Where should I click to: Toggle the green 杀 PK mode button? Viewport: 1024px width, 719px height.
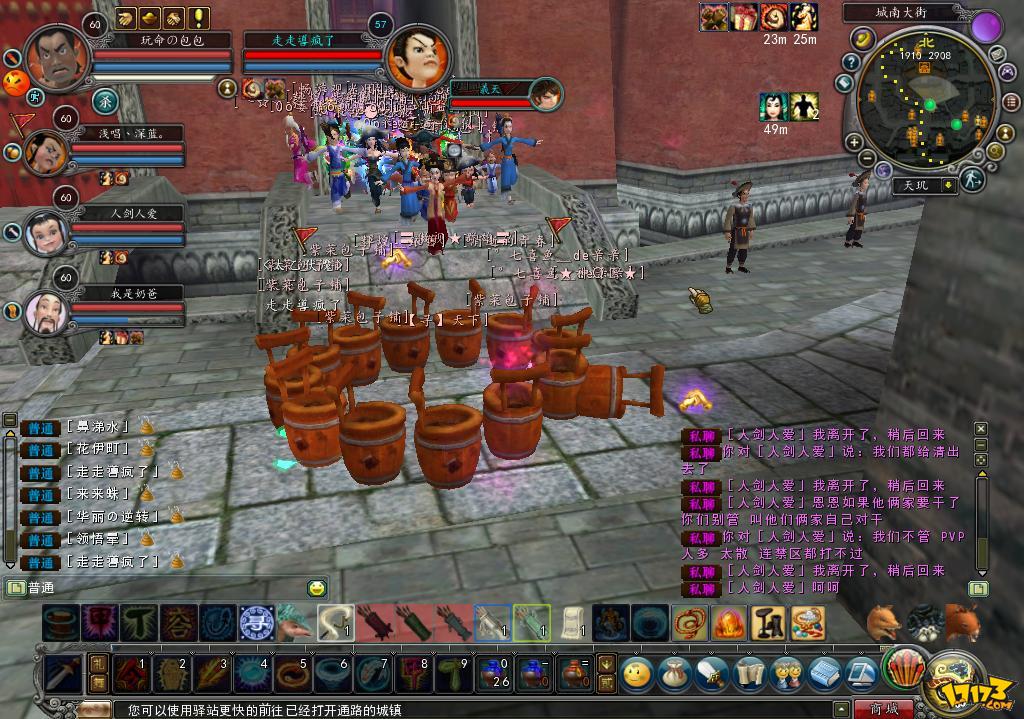tap(105, 100)
